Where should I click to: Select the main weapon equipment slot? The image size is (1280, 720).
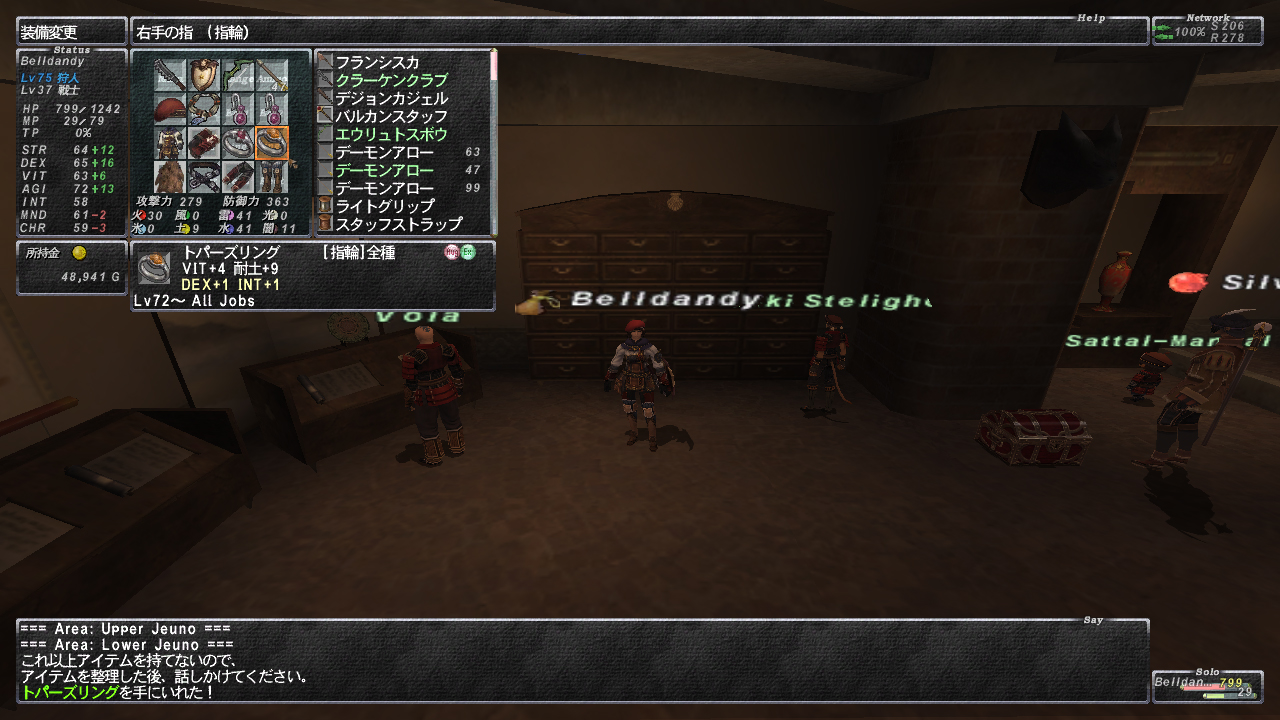[171, 76]
